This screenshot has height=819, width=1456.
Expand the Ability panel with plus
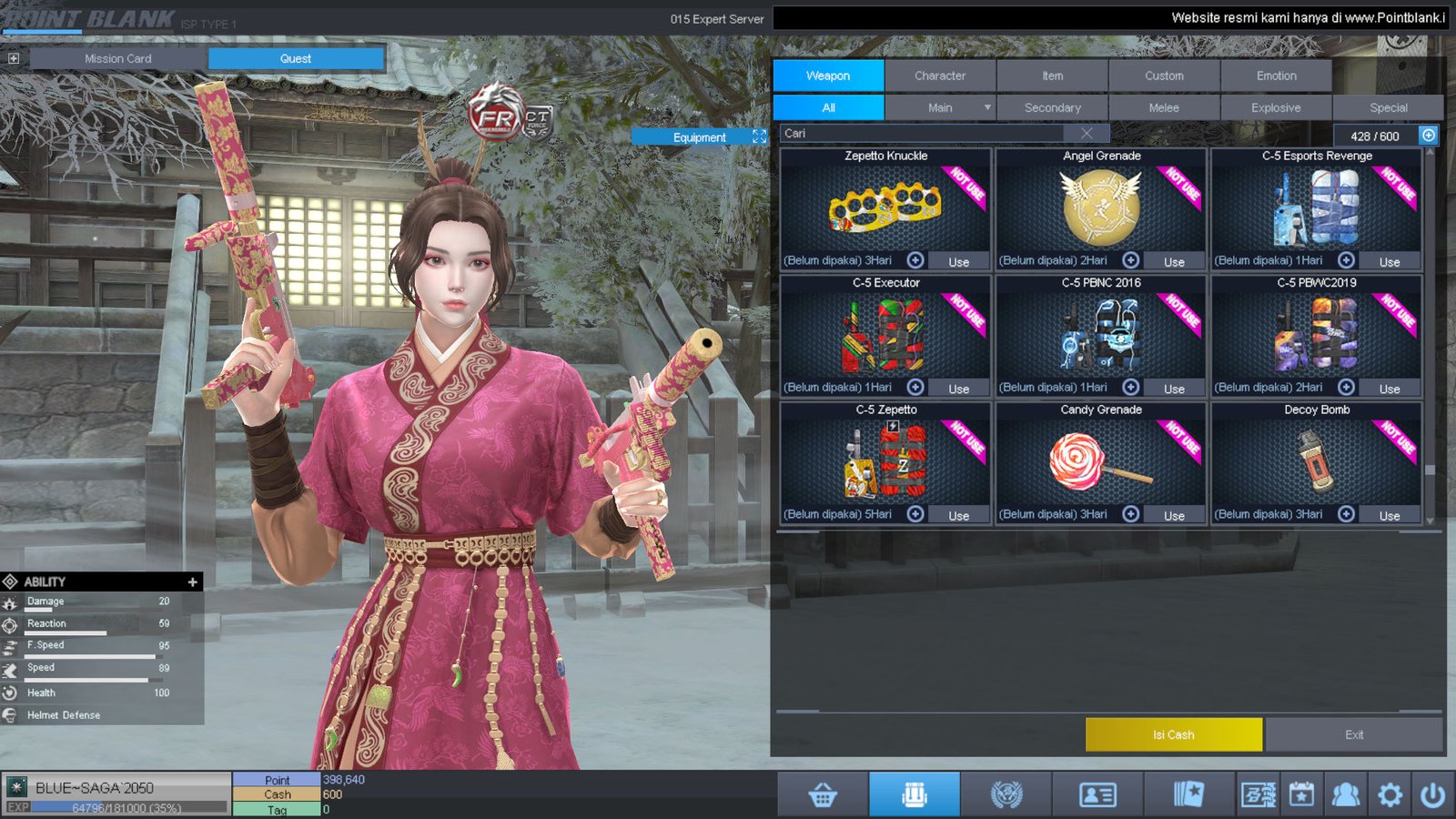(192, 581)
